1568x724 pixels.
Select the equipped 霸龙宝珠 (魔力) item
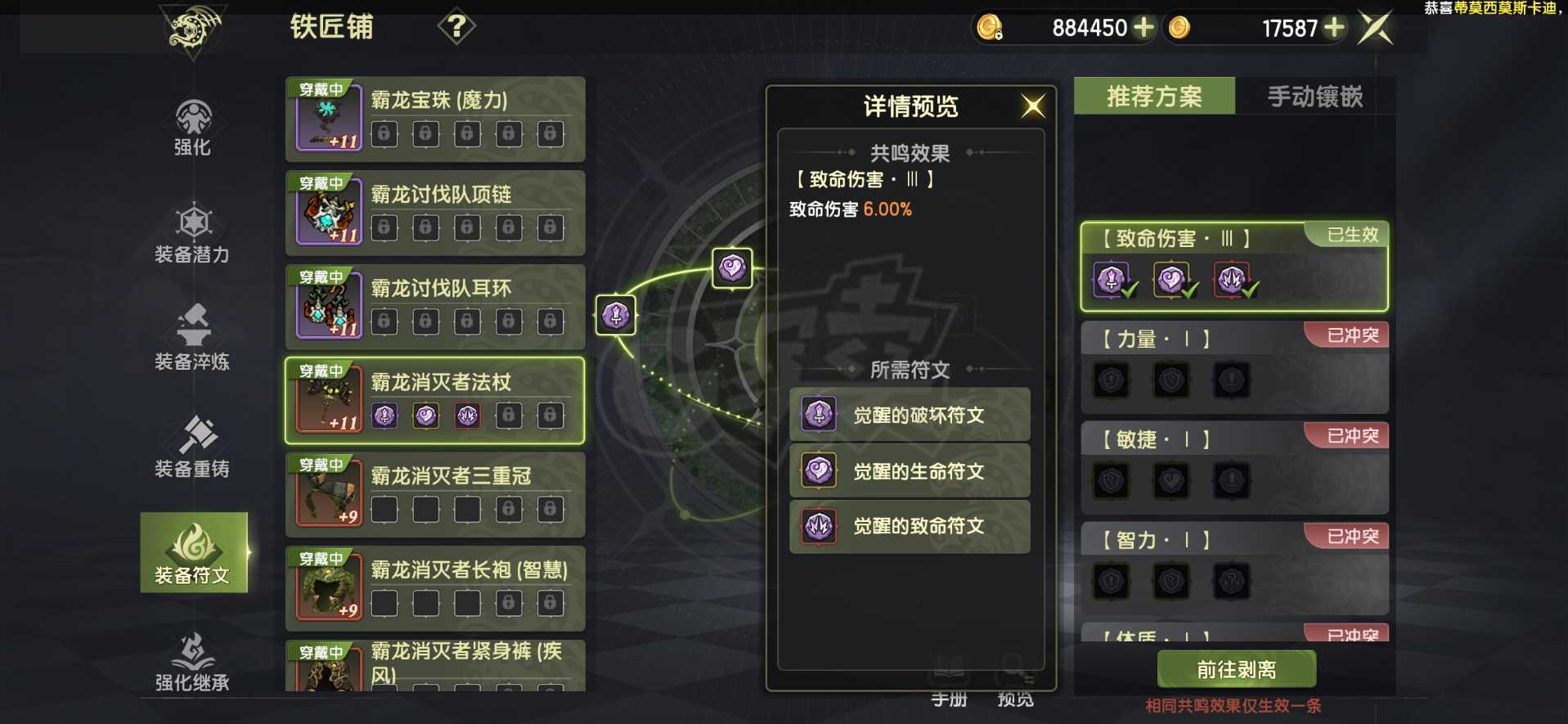point(434,119)
